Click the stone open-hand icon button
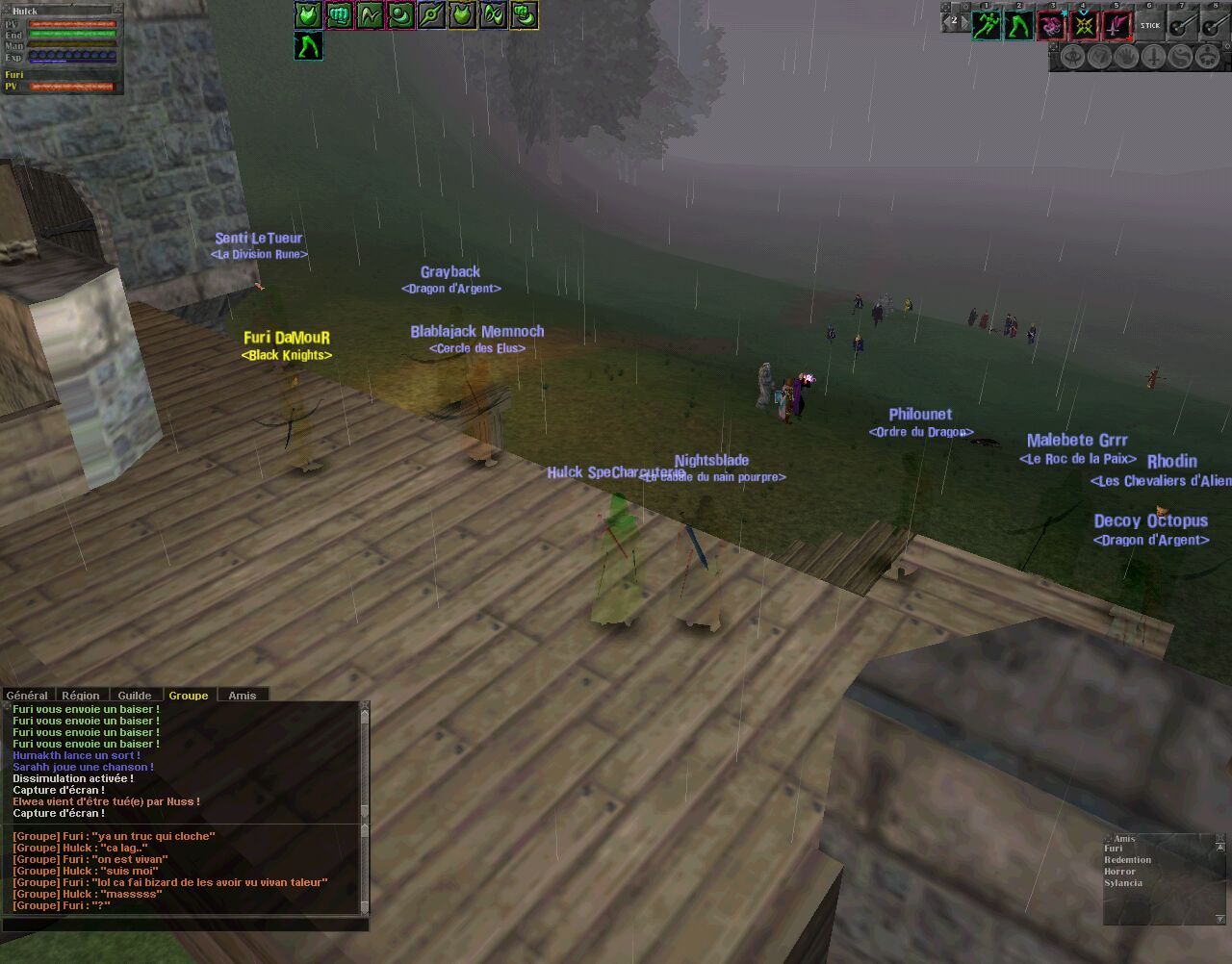The width and height of the screenshot is (1232, 964). [1125, 57]
